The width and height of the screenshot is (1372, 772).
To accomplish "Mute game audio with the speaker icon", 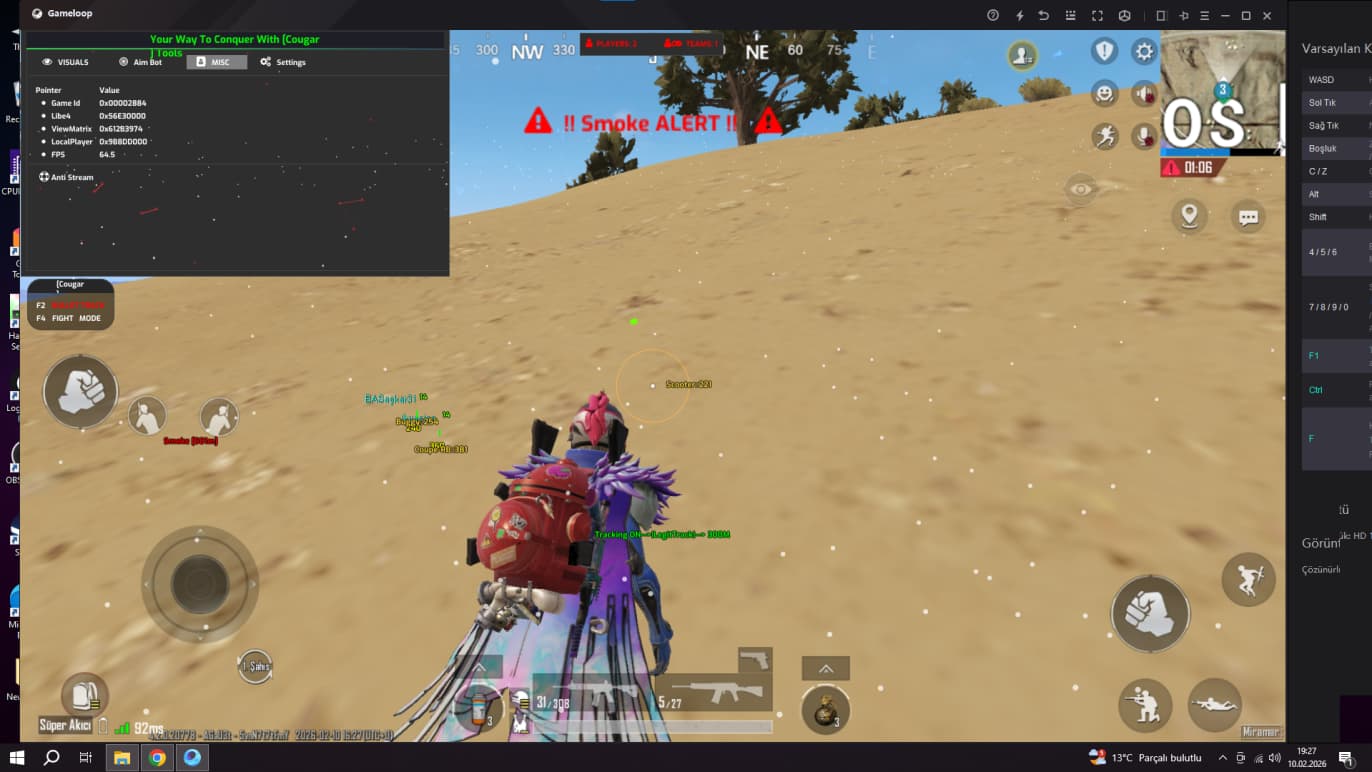I will click(x=1144, y=94).
